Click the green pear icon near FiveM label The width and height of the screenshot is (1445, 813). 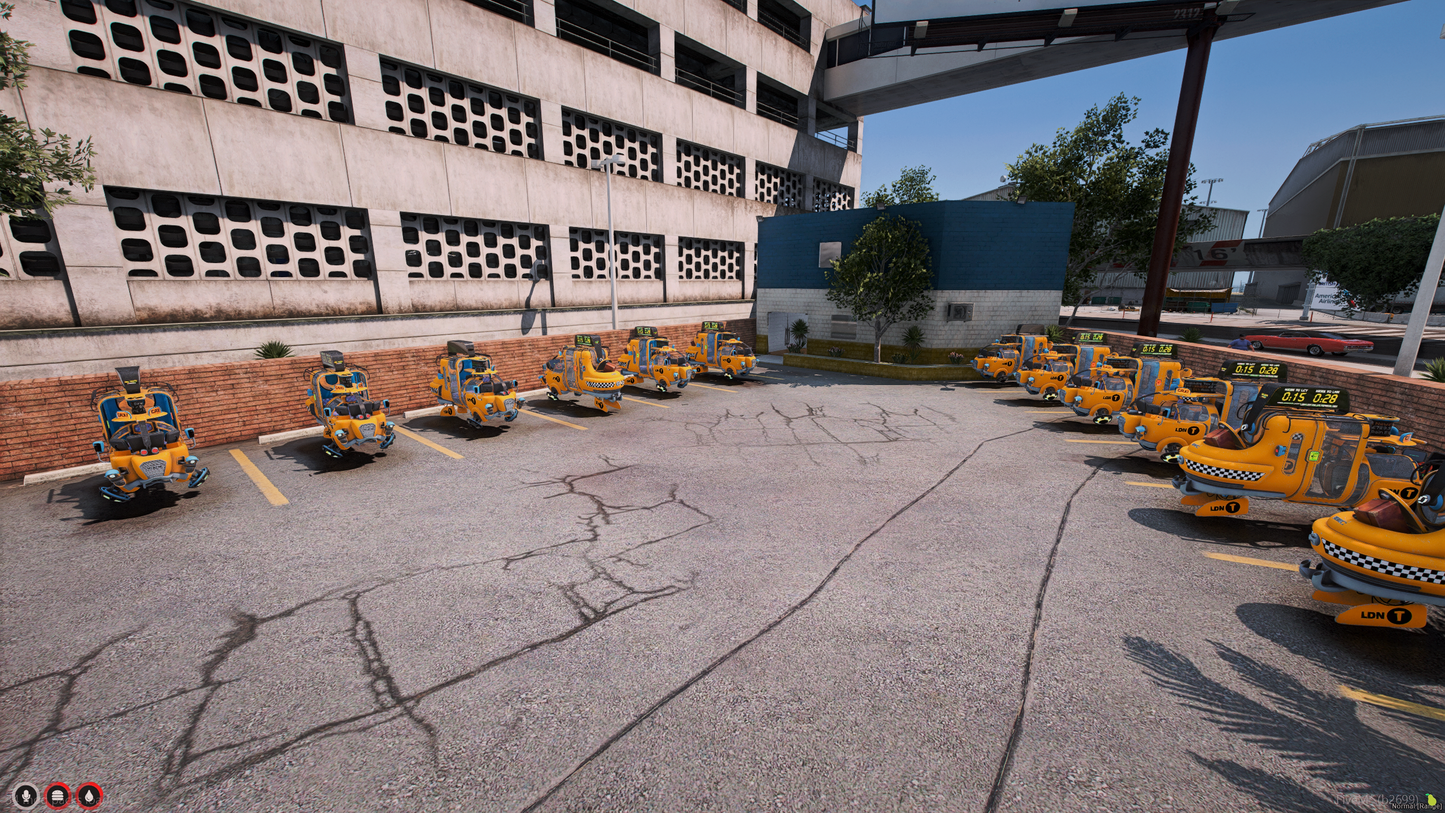coord(1431,799)
